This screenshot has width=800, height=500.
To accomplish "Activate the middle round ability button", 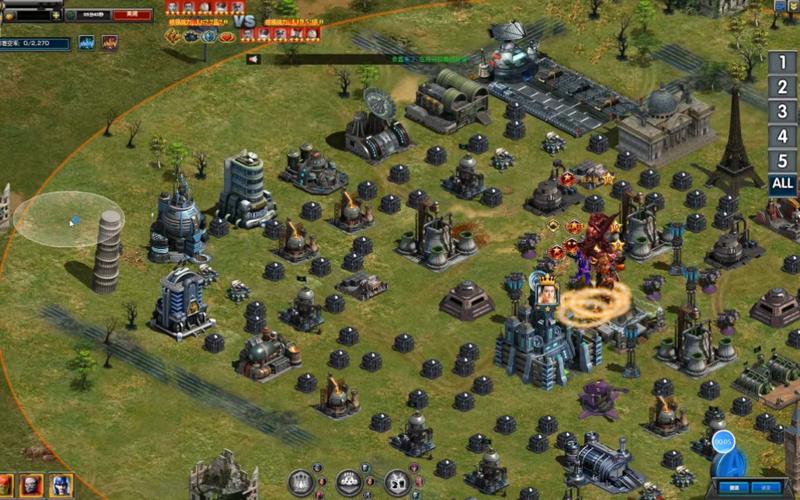I will pyautogui.click(x=349, y=482).
